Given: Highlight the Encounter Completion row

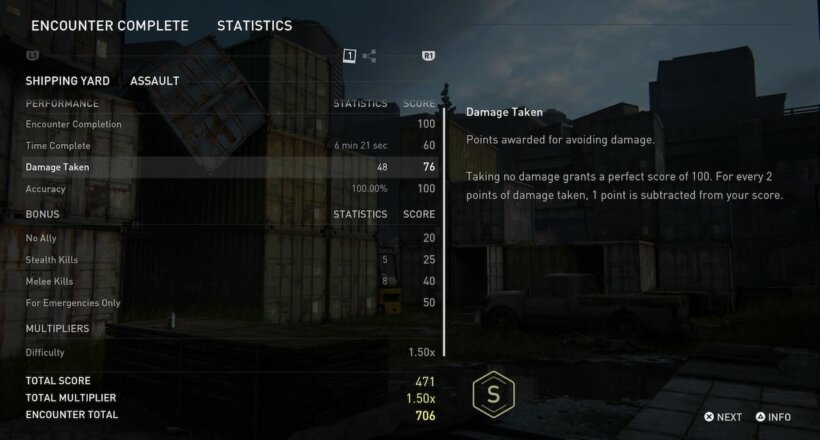Looking at the screenshot, I should click(x=230, y=124).
